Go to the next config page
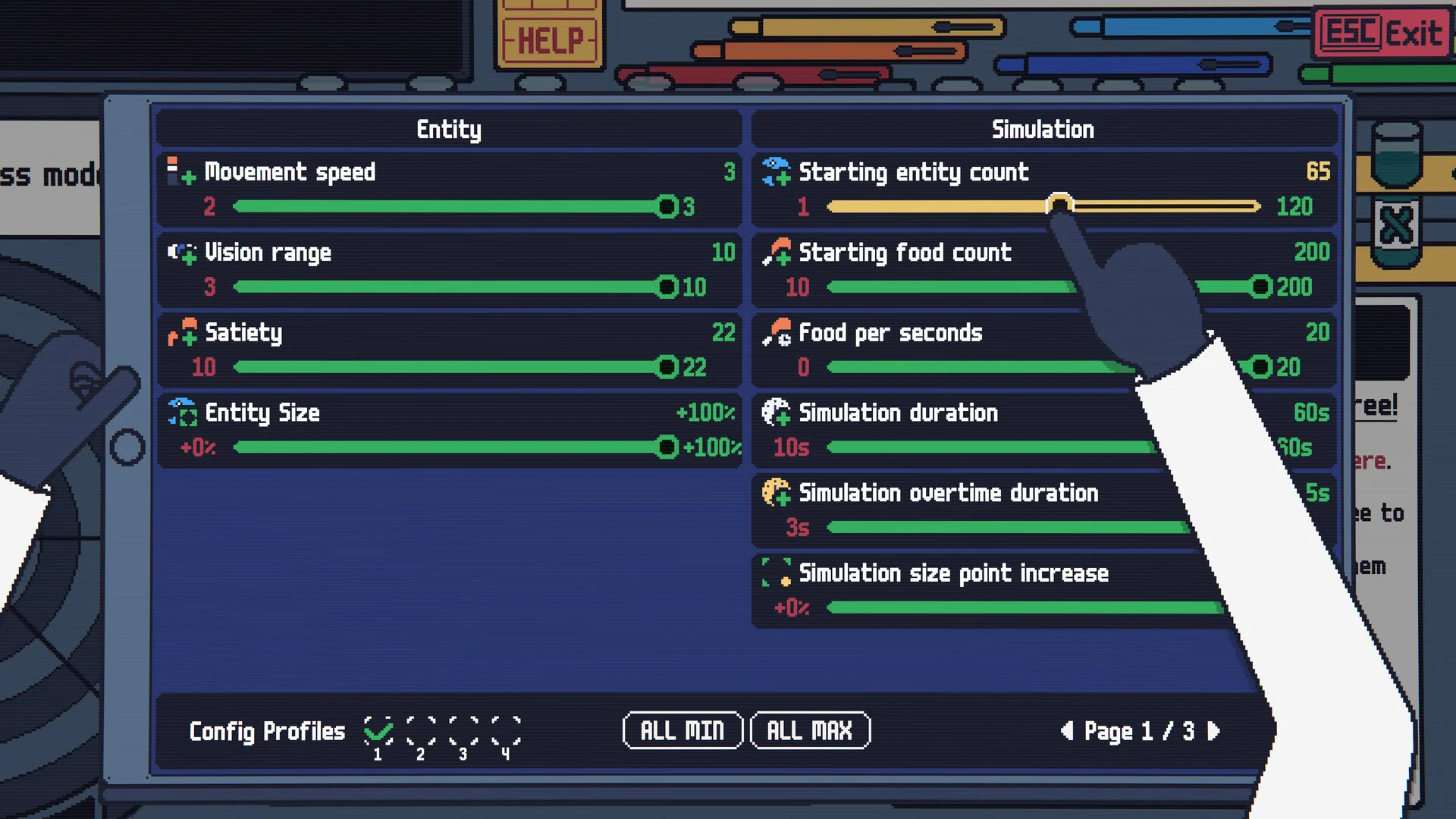 pos(1214,730)
